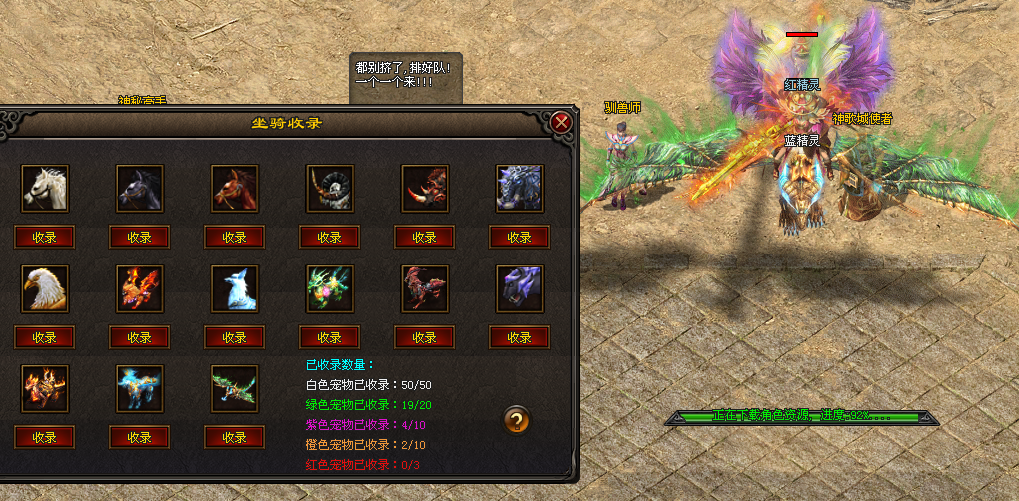The width and height of the screenshot is (1019, 501).
Task: Click 收录 under the white-blue ice bird
Action: click(x=235, y=337)
